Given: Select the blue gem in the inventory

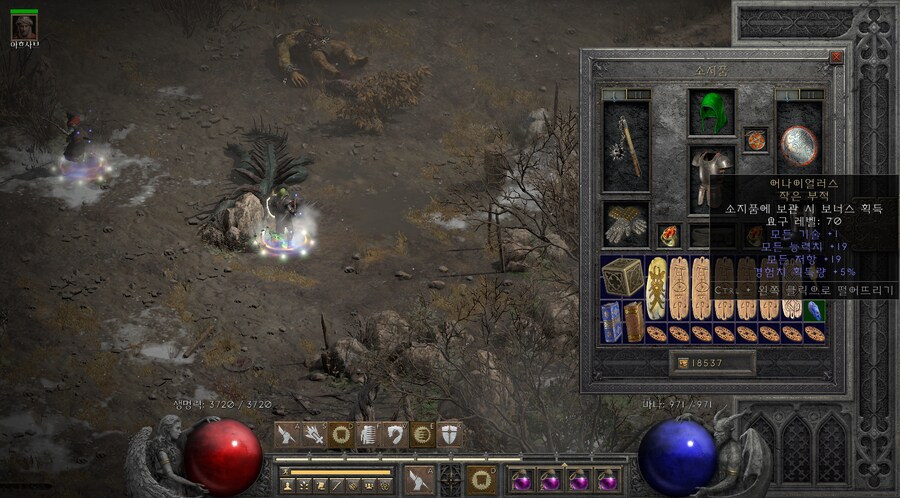Looking at the screenshot, I should click(815, 310).
